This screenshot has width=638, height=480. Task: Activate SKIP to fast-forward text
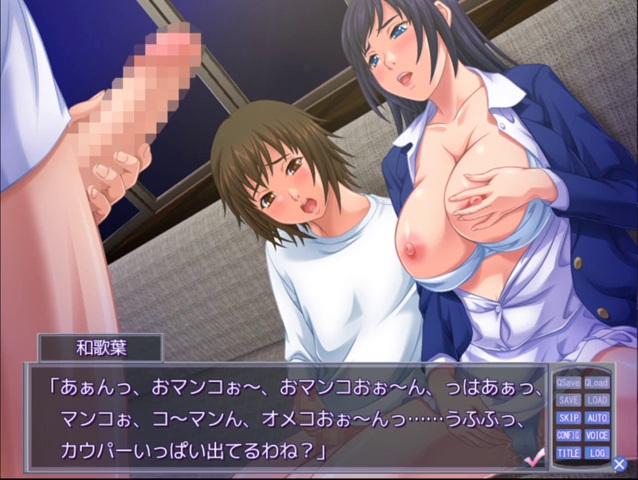(x=568, y=417)
